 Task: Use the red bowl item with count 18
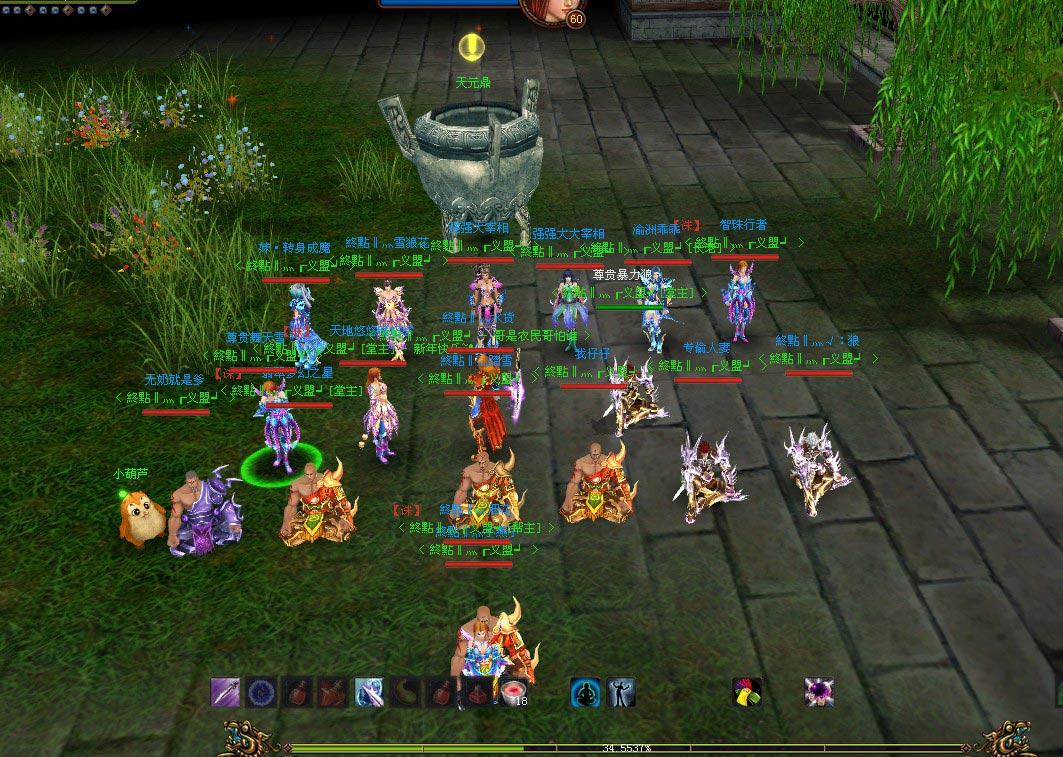pos(512,692)
